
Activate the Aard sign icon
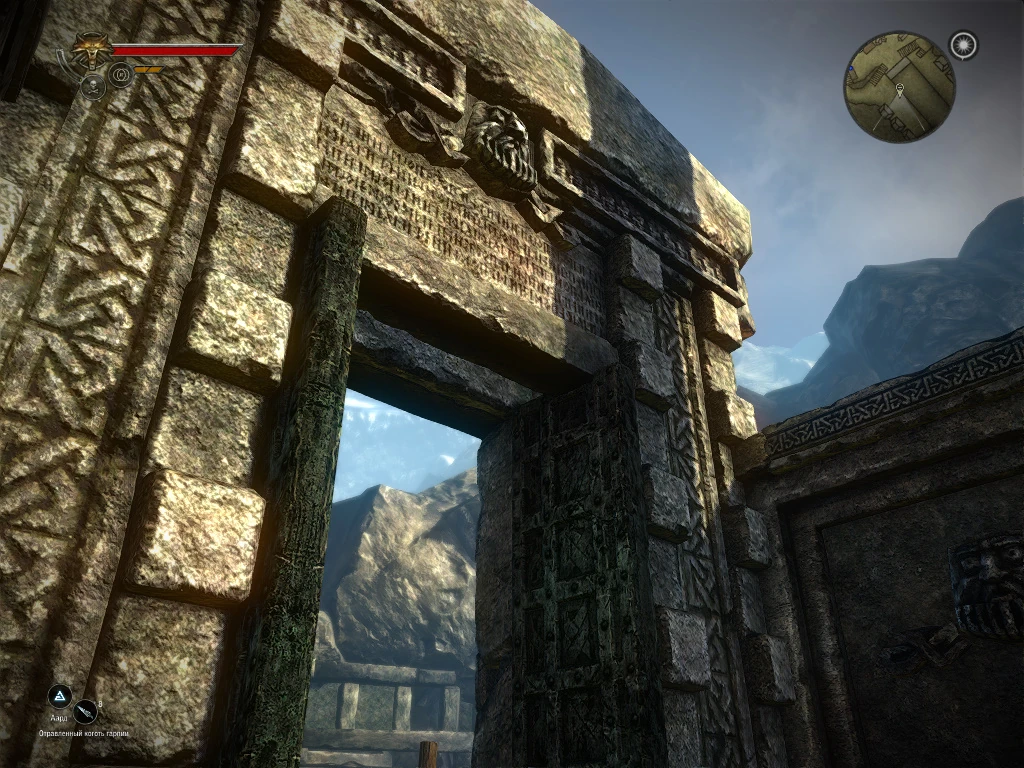pos(59,696)
